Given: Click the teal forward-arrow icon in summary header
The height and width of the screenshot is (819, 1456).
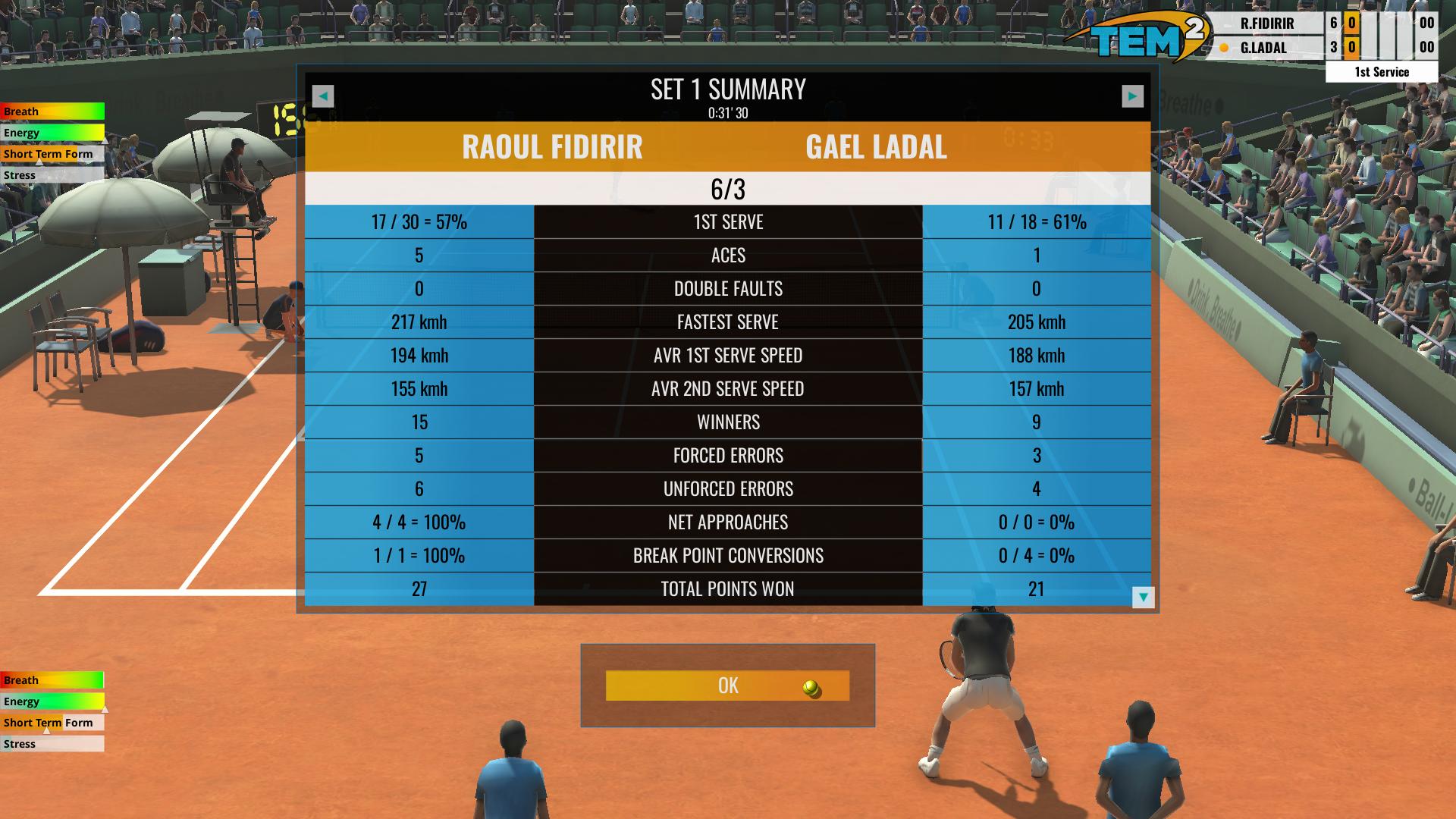Looking at the screenshot, I should pyautogui.click(x=1133, y=96).
